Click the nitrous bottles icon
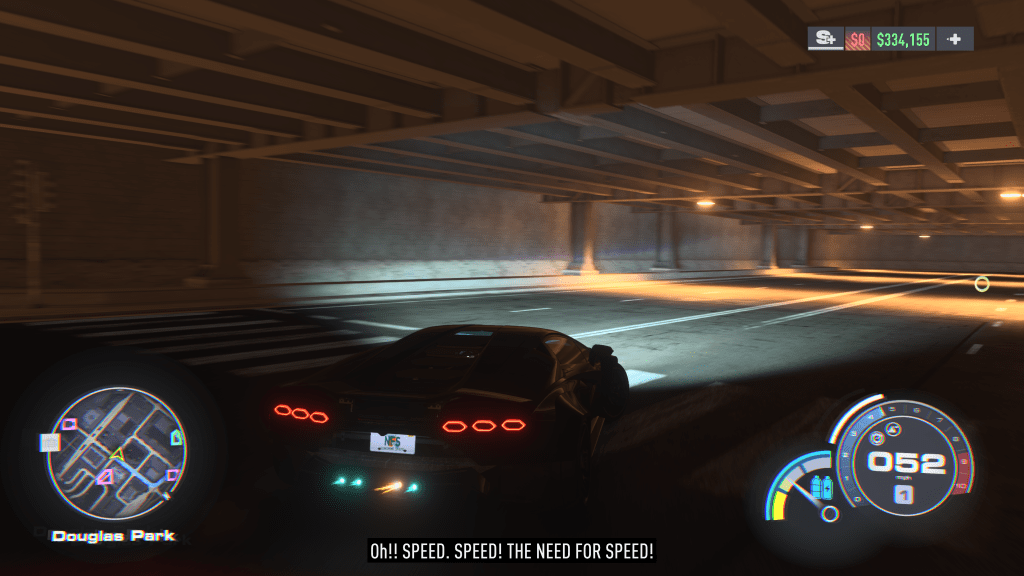The image size is (1024, 576). [821, 488]
